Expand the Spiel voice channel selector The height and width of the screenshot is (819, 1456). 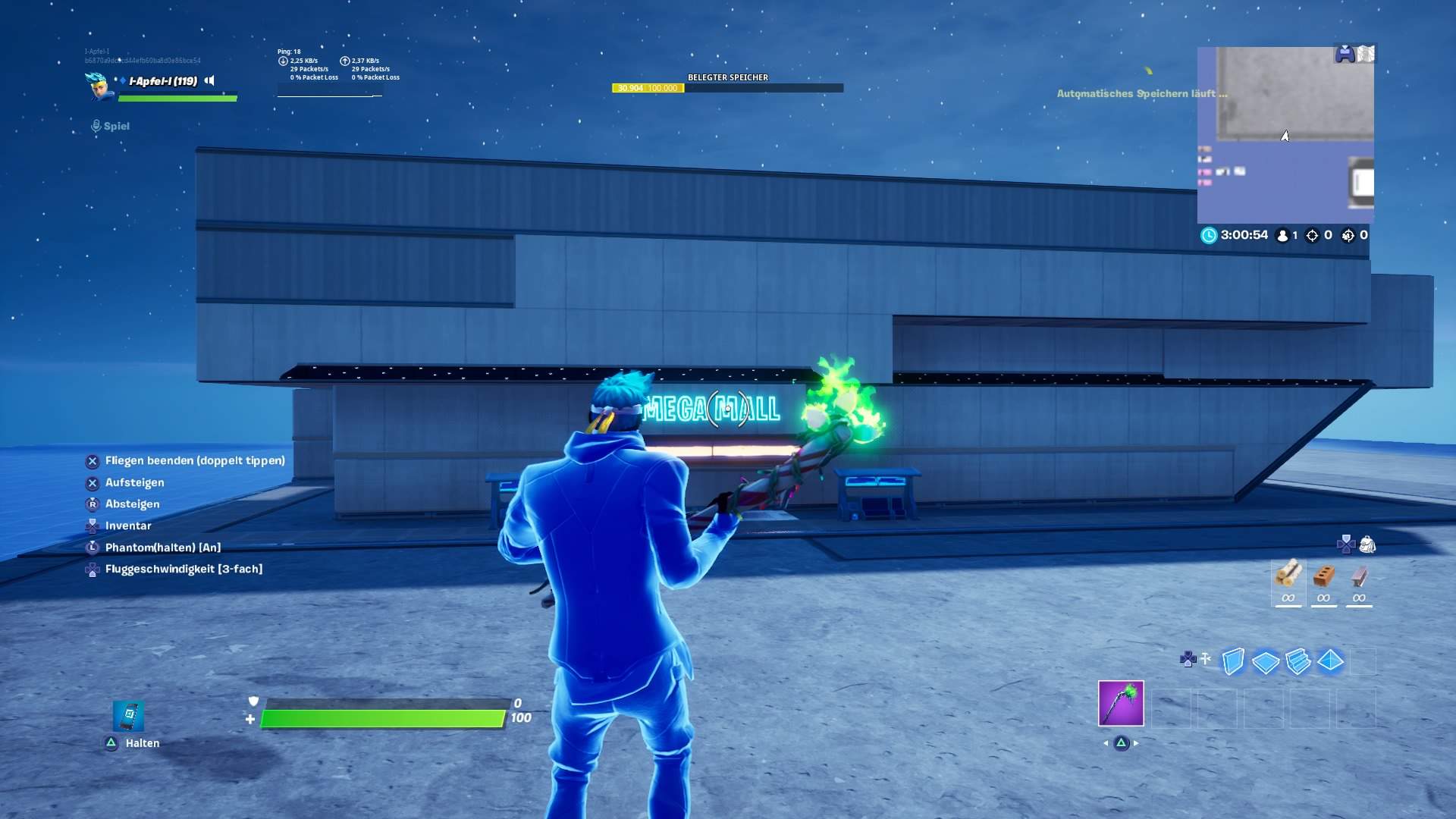tap(110, 126)
